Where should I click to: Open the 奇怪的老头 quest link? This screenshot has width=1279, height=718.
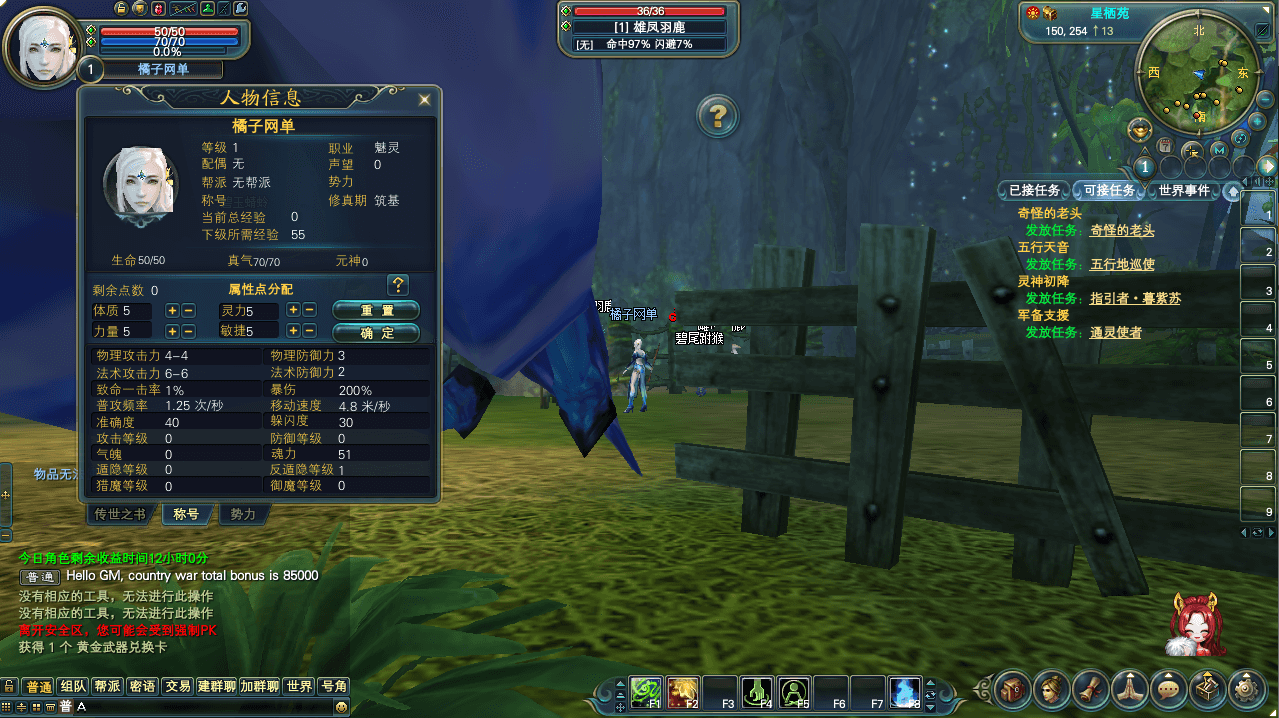click(x=1122, y=230)
